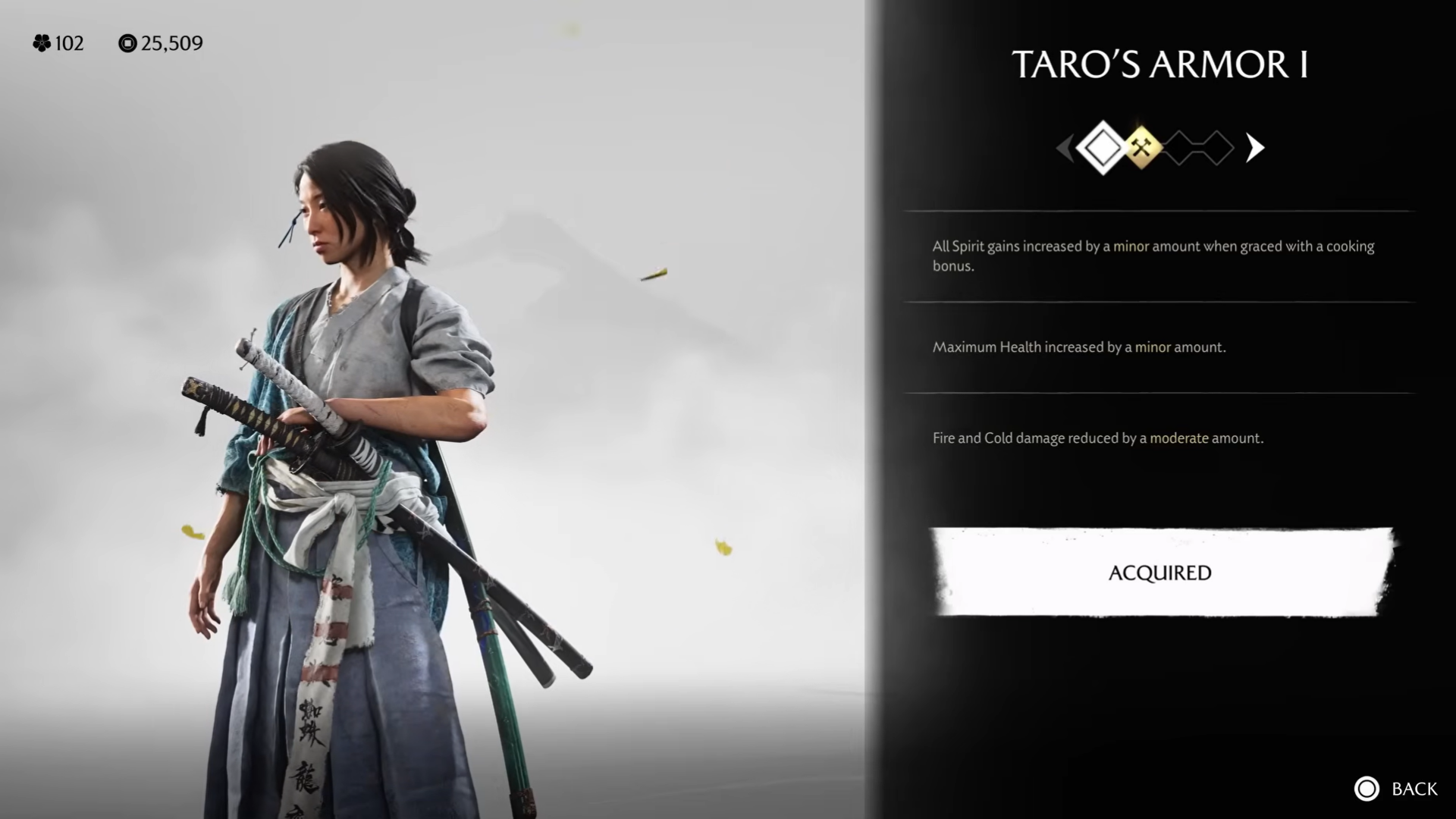Activate the final locked tier diamond
This screenshot has height=819, width=1456.
click(1218, 148)
